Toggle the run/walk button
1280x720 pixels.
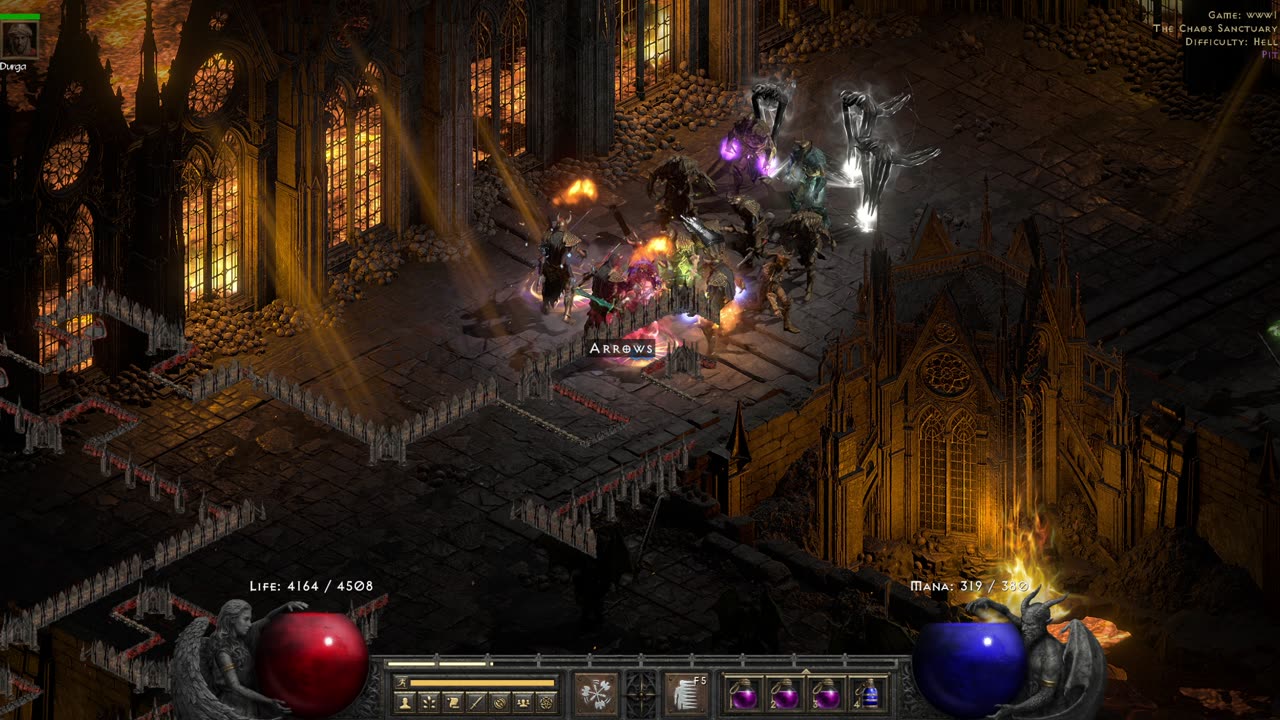[400, 682]
